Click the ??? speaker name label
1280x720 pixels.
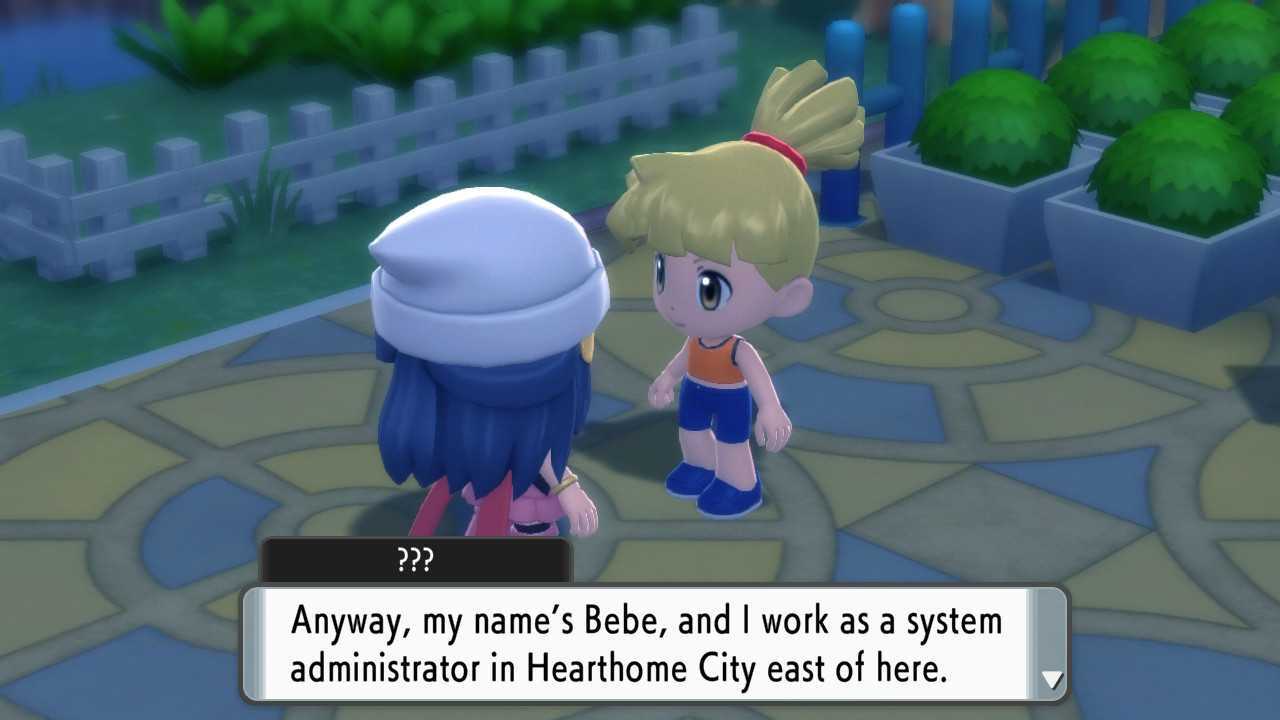click(417, 561)
